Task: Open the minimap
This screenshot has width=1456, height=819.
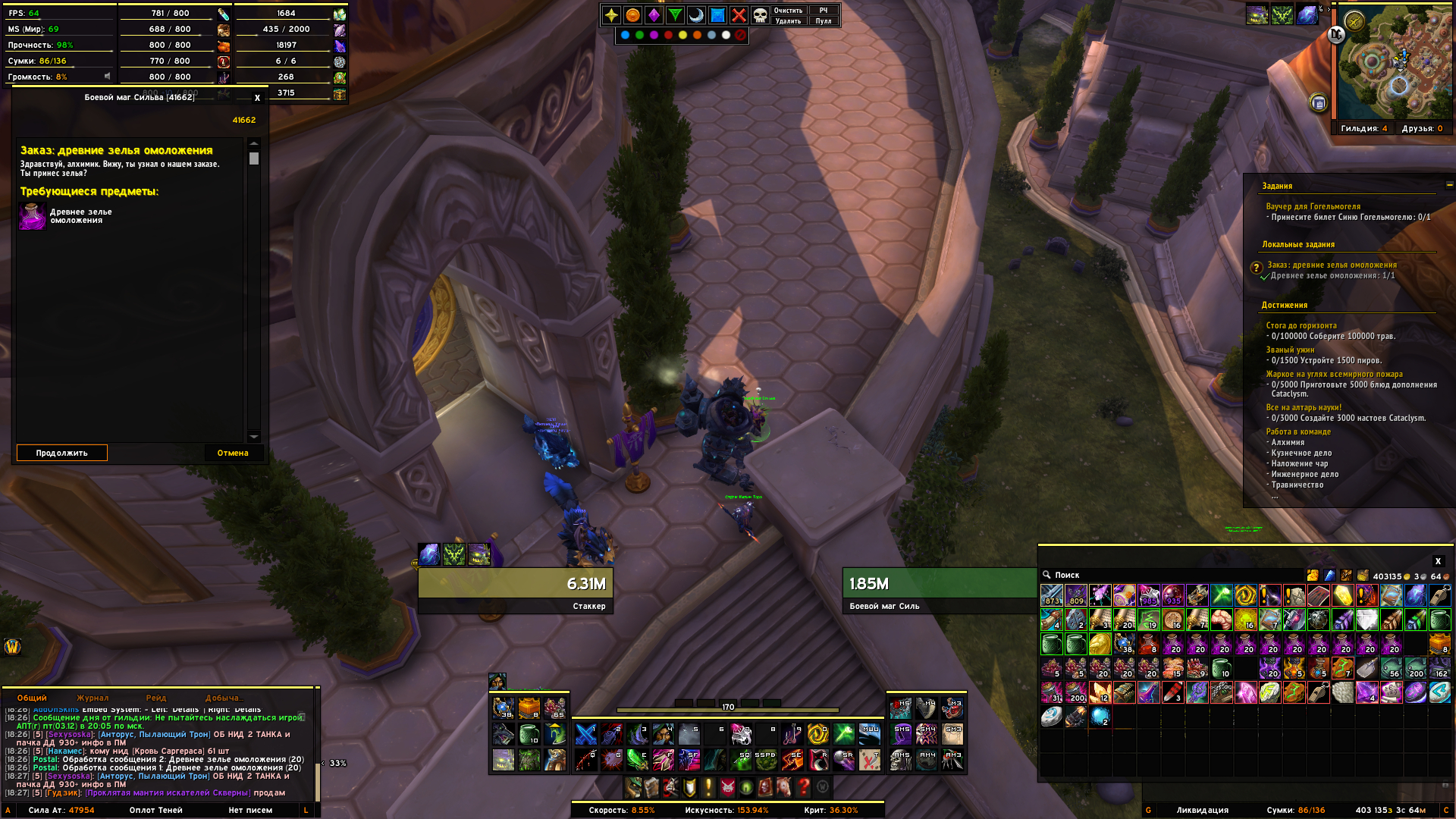Action: point(1394,62)
